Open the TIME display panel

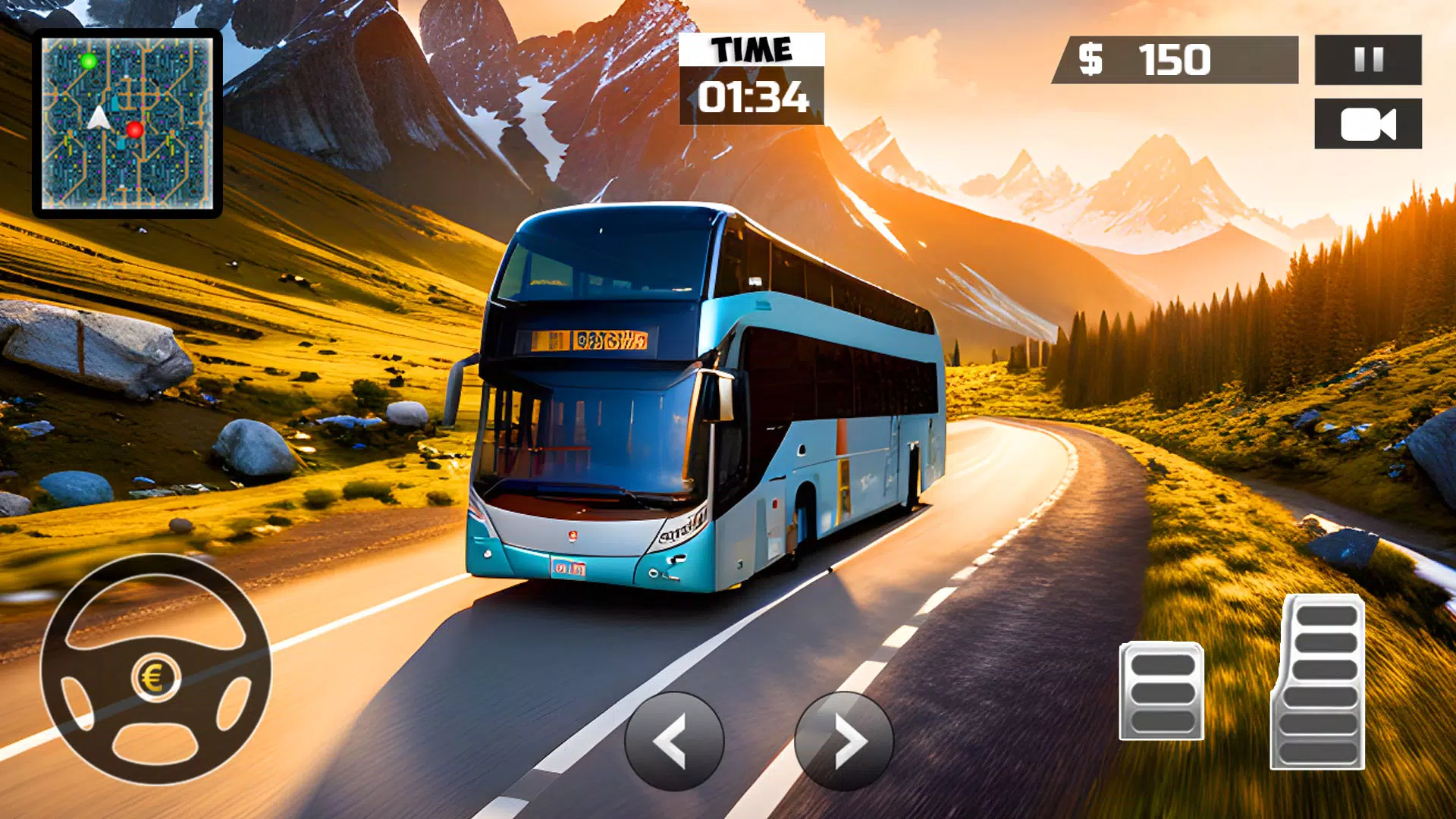(751, 49)
